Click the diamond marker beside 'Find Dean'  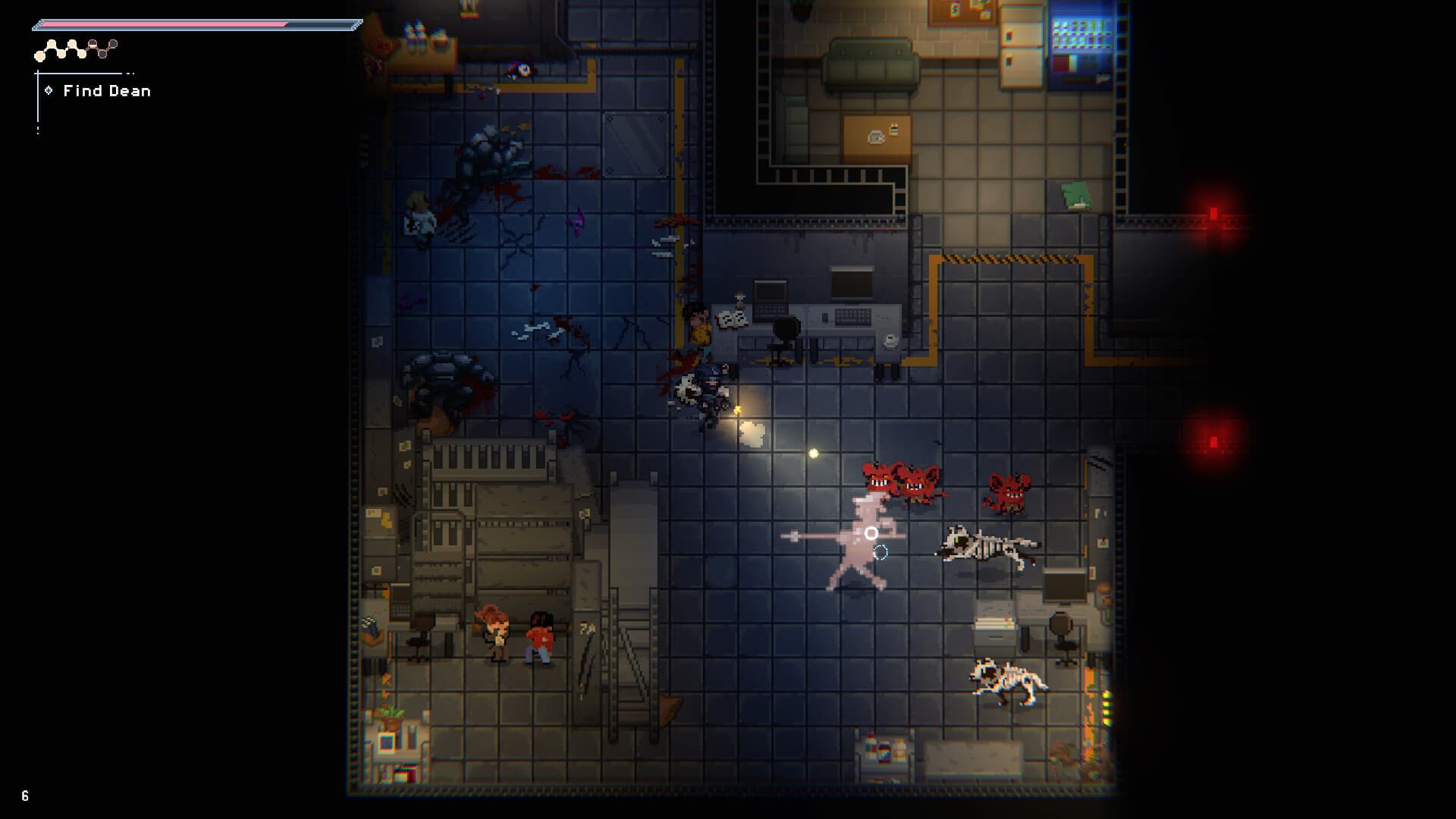point(50,90)
